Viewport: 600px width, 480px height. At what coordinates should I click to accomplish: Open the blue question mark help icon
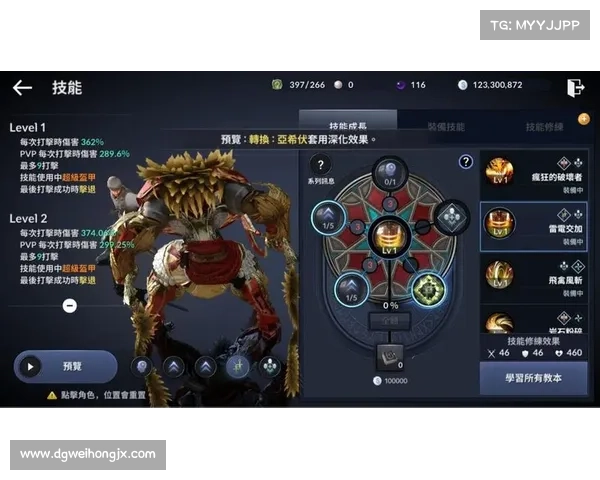[466, 162]
